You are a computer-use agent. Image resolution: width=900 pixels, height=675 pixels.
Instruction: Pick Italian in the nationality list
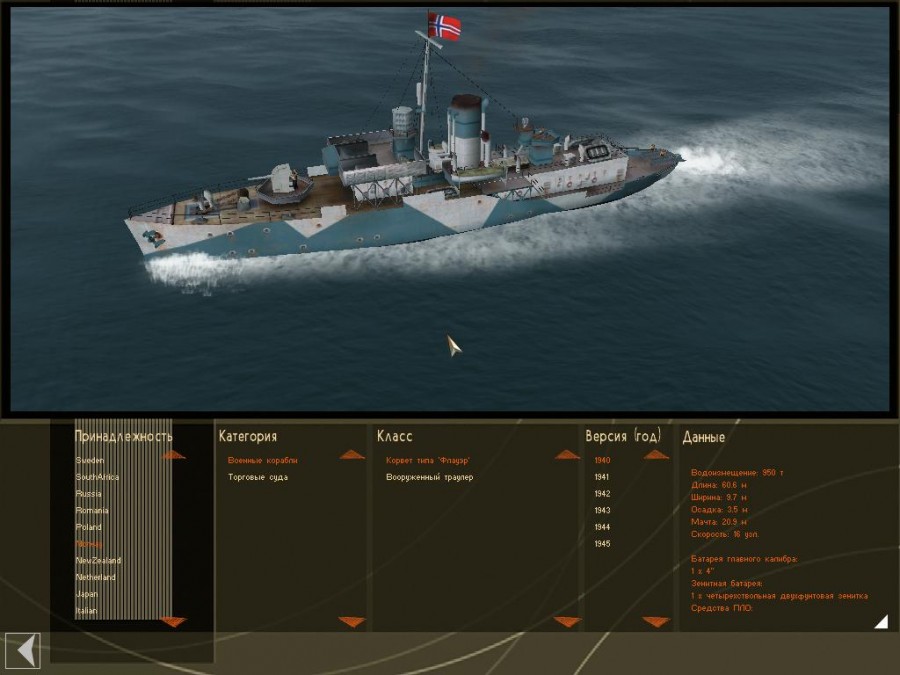click(x=87, y=611)
